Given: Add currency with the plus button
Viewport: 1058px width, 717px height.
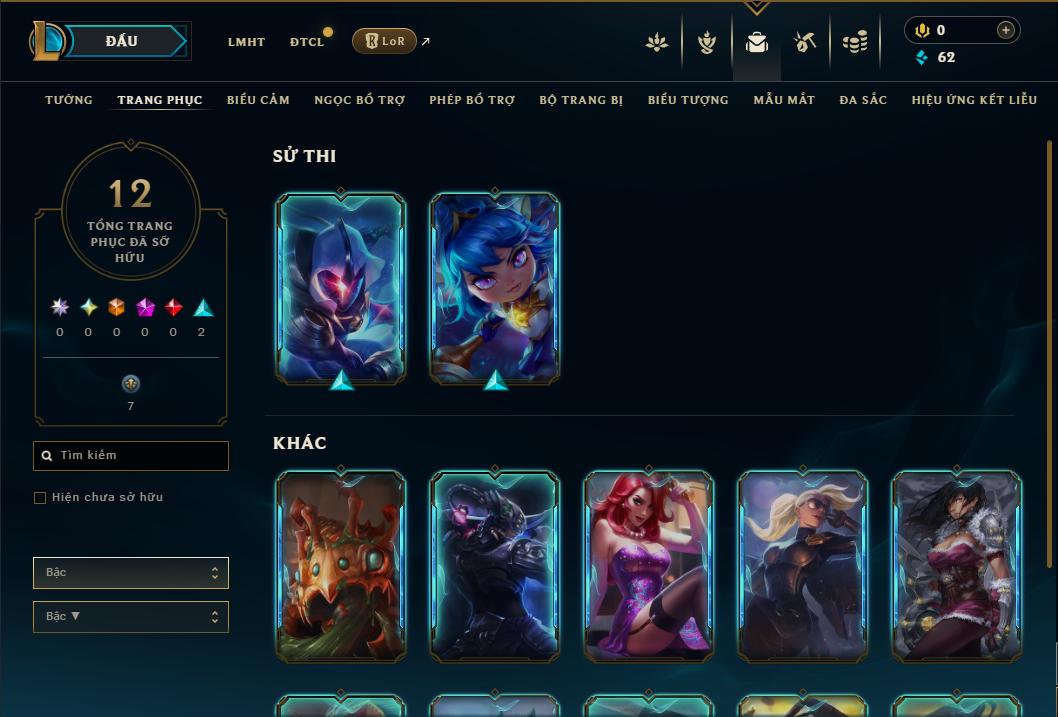Looking at the screenshot, I should pos(1006,30).
